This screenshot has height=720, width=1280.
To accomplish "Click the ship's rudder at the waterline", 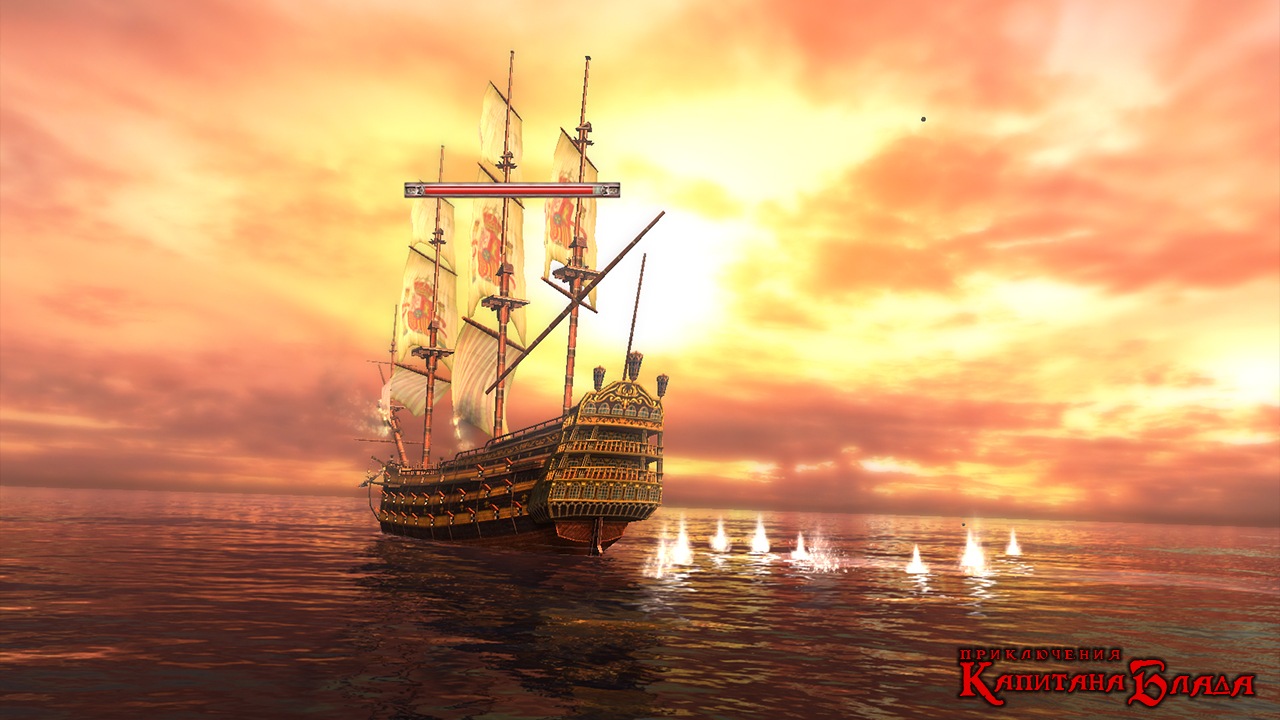I will tap(600, 545).
